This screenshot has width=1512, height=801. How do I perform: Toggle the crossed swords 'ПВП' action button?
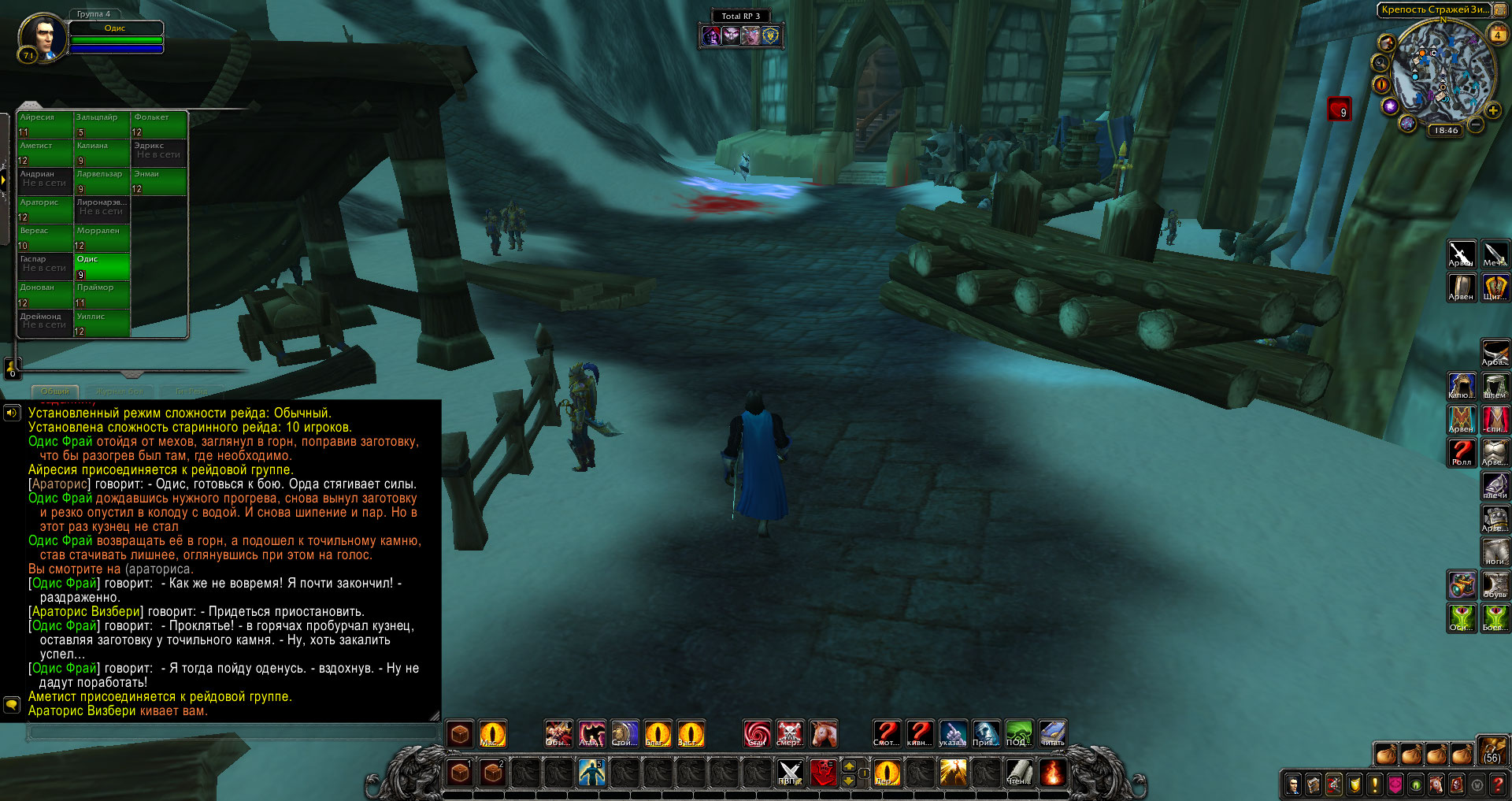(789, 773)
